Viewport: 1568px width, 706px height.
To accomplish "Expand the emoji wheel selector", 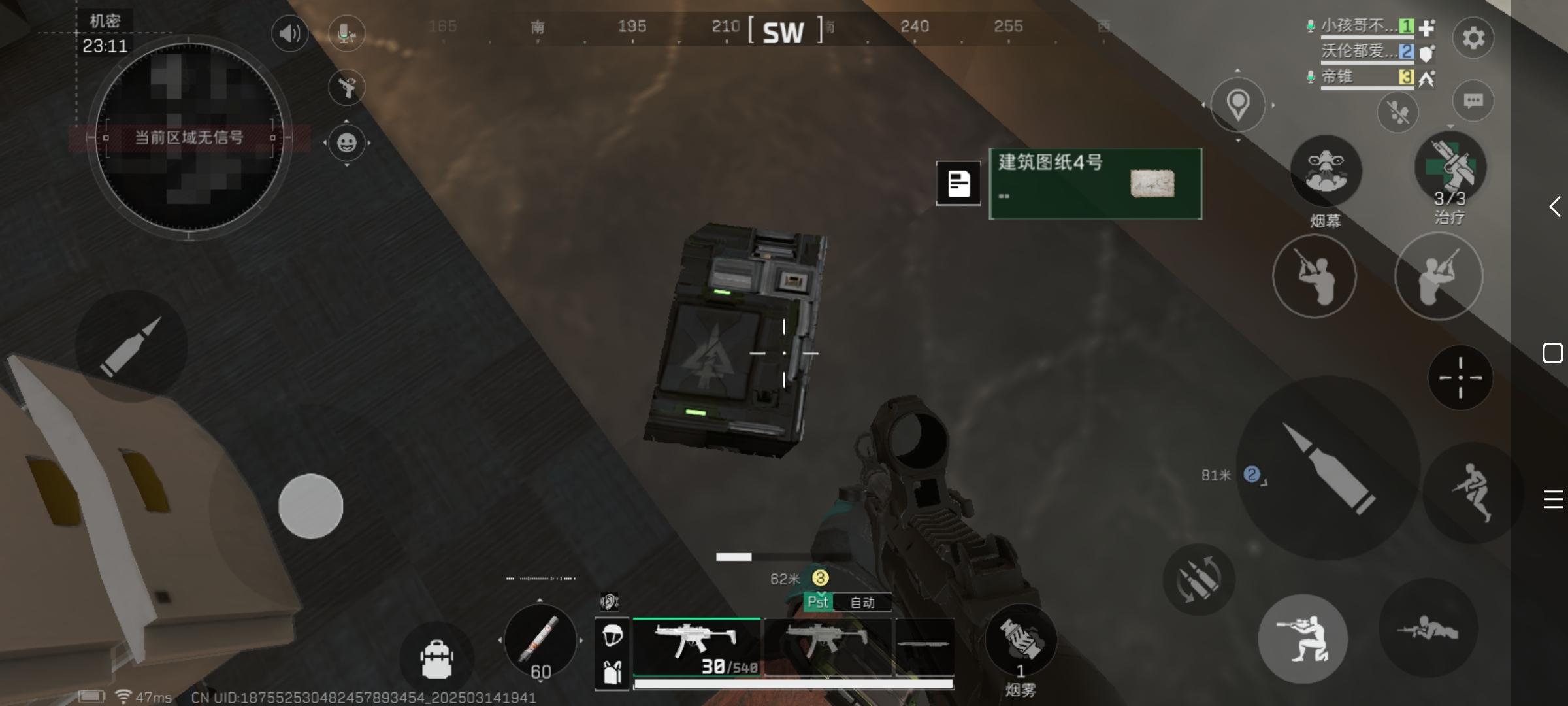I will tap(347, 143).
